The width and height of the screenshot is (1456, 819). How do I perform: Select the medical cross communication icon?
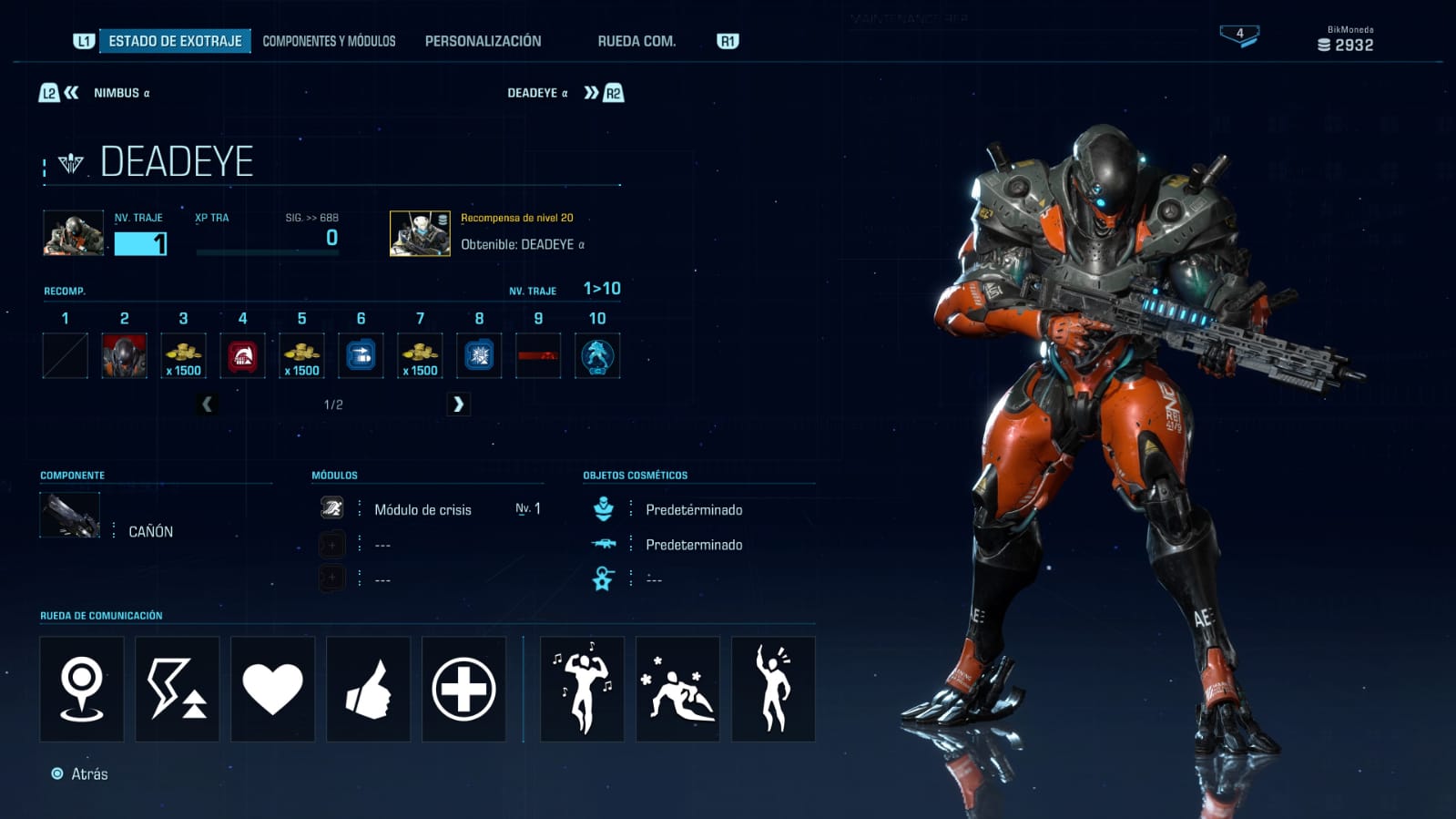(463, 689)
